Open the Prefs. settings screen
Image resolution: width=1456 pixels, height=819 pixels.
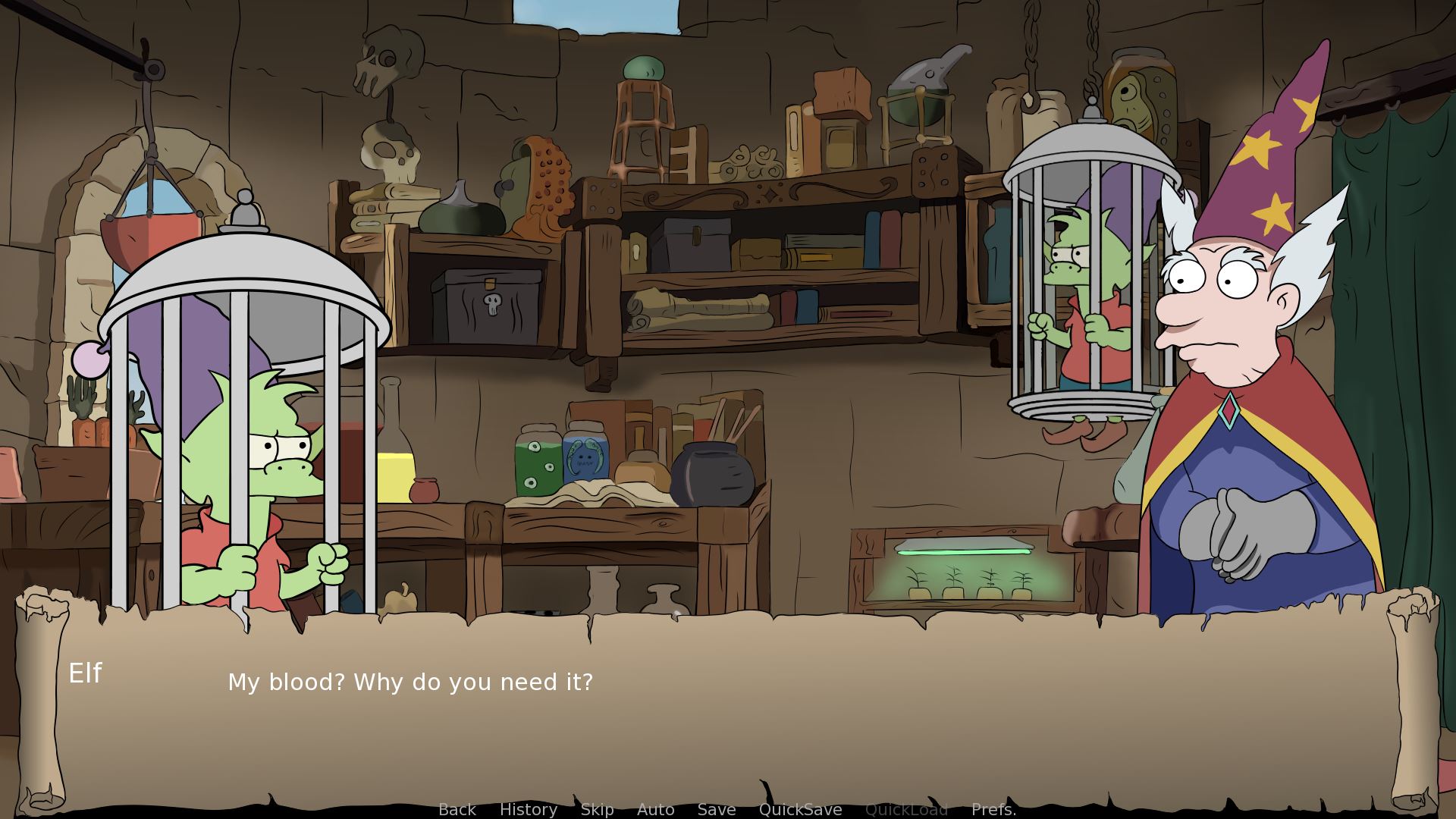coord(993,809)
